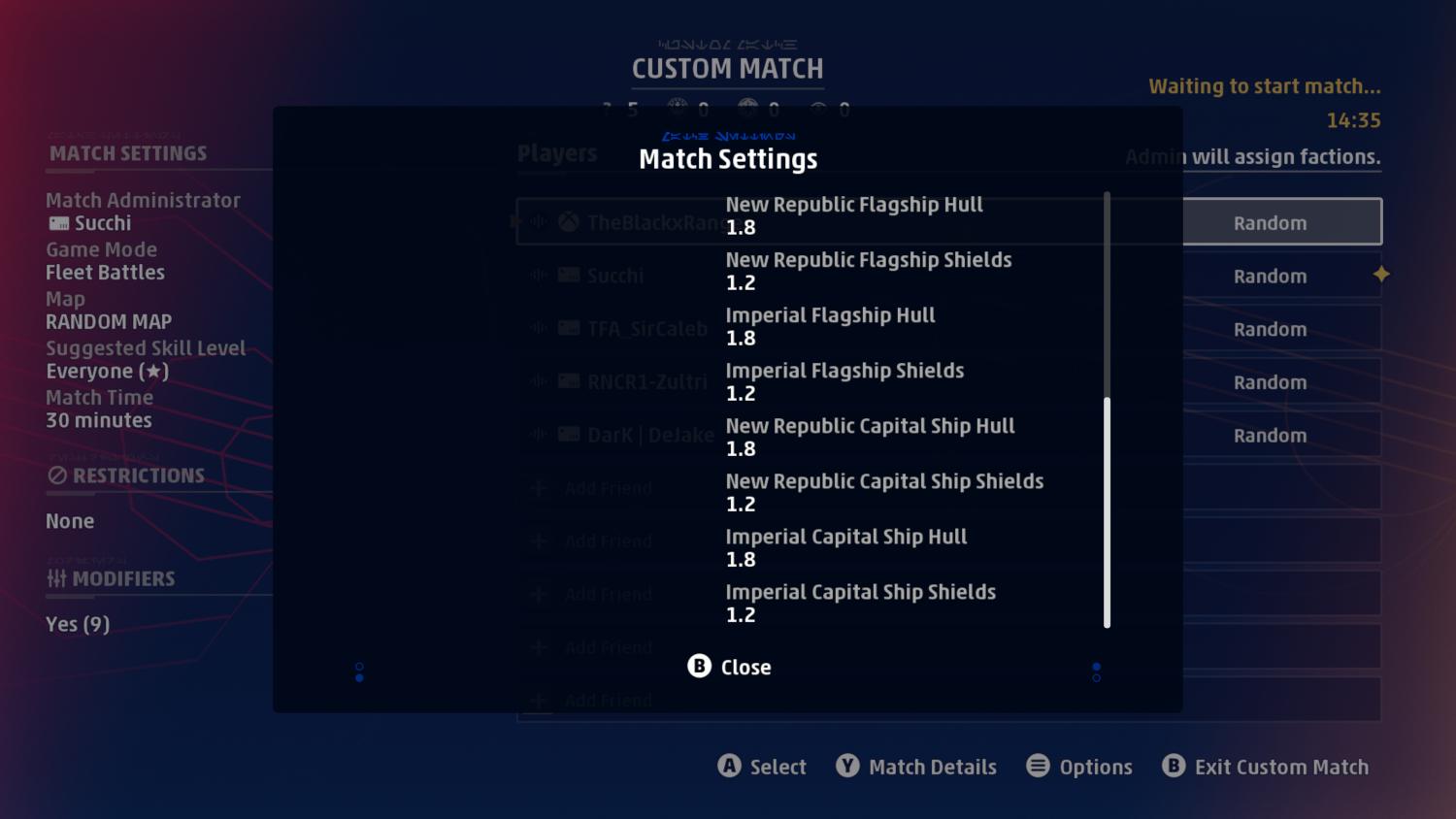The image size is (1456, 819).
Task: Click the Xbox platform icon beside TheBlackxRanger
Action: click(568, 221)
